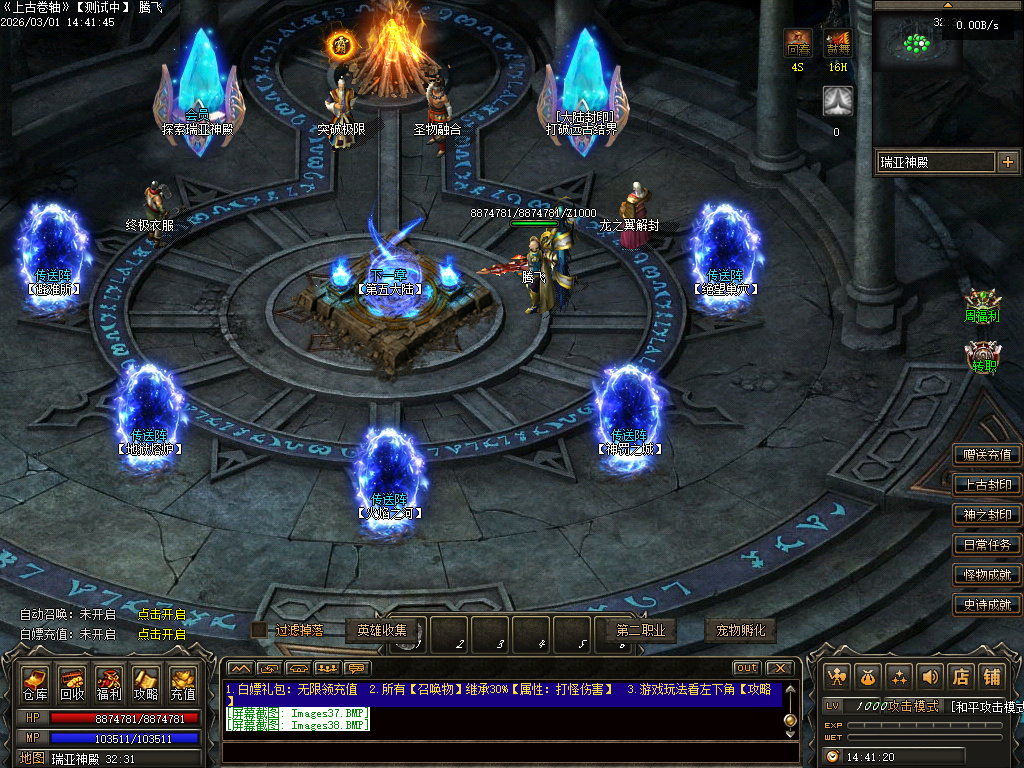Toggle the 过滤掉落 drop filter checkbox
This screenshot has height=768, width=1024.
click(259, 630)
